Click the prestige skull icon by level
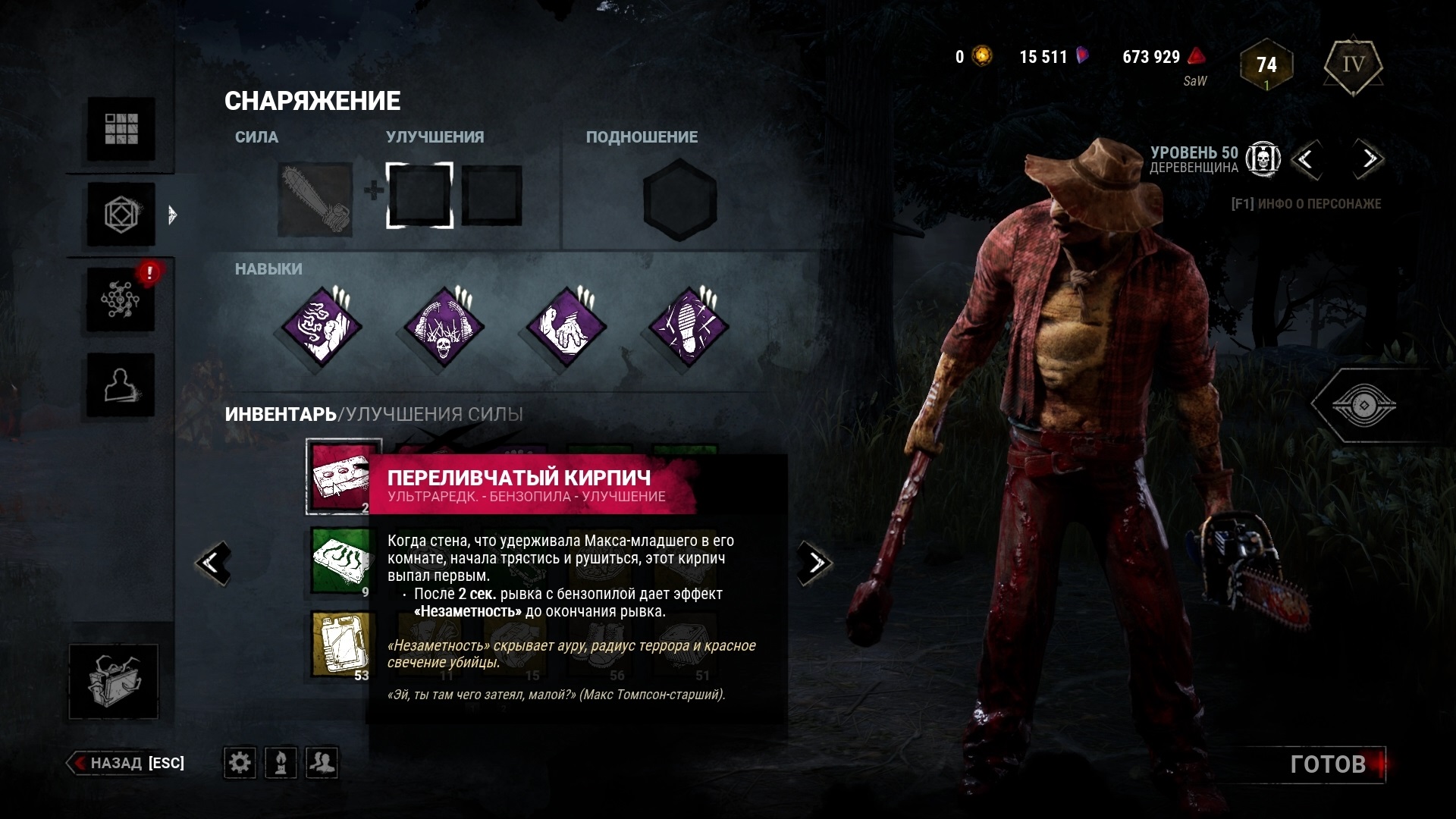This screenshot has width=1456, height=819. tap(1263, 159)
